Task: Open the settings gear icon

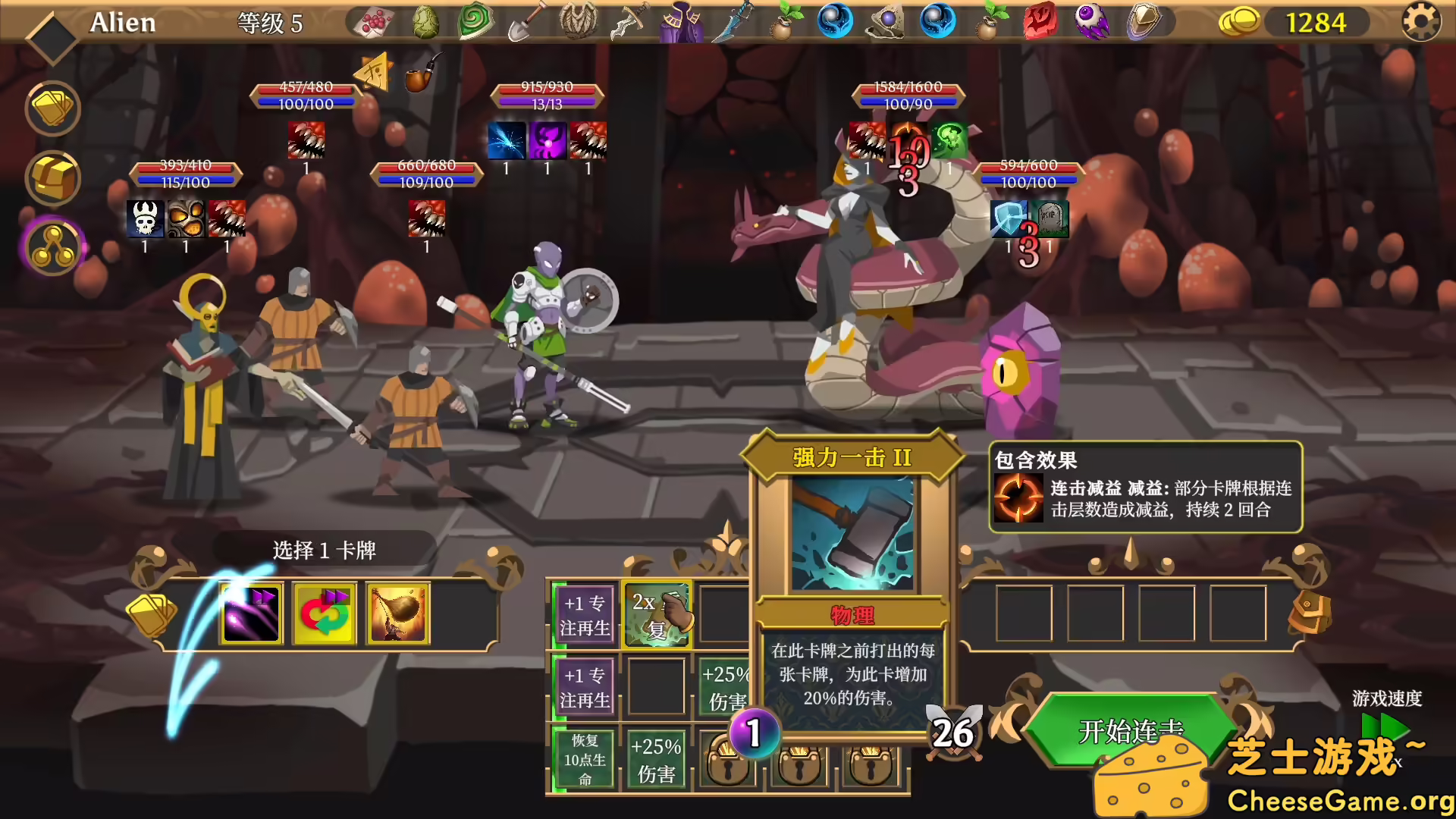Action: [x=1421, y=21]
